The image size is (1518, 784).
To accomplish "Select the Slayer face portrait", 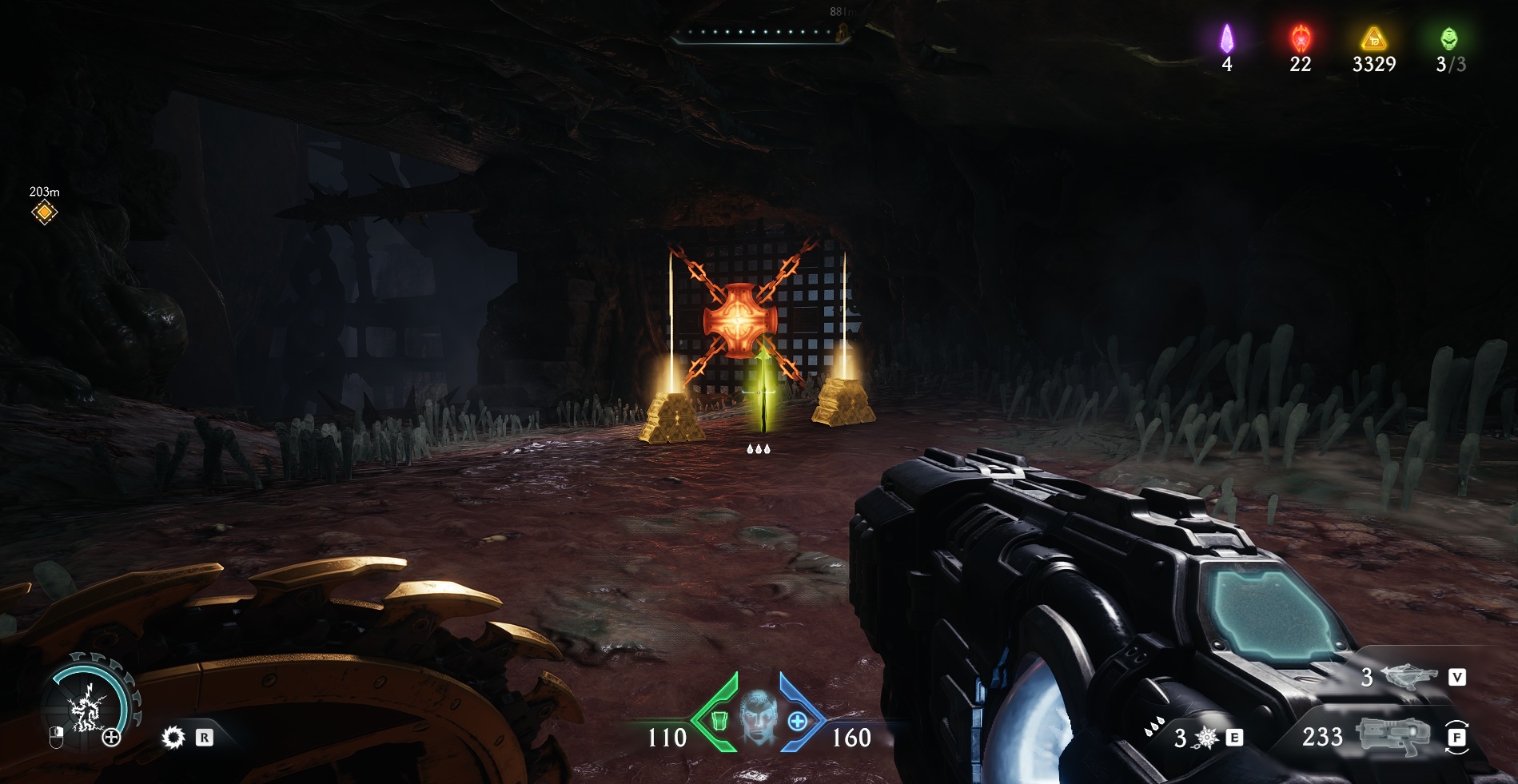I will (x=758, y=716).
